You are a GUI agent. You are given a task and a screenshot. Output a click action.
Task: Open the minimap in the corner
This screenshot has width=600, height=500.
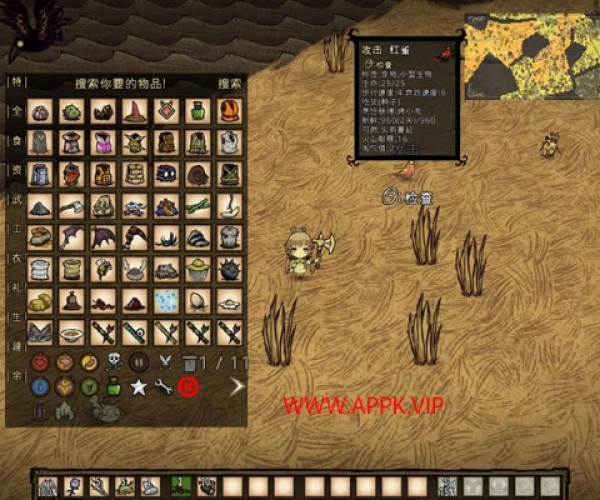point(529,50)
